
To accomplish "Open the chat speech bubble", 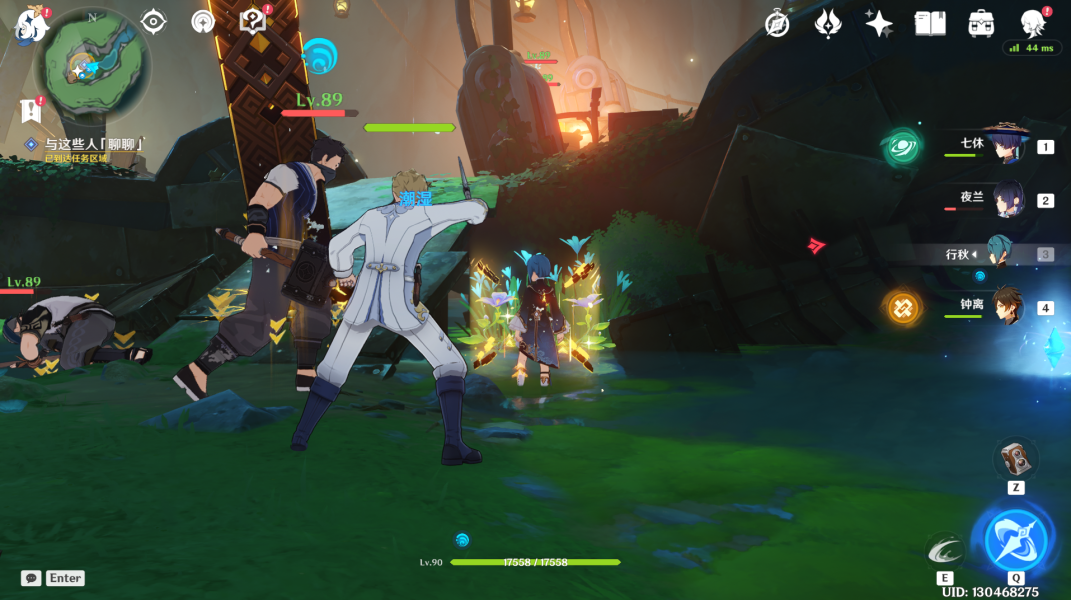I will (31, 578).
